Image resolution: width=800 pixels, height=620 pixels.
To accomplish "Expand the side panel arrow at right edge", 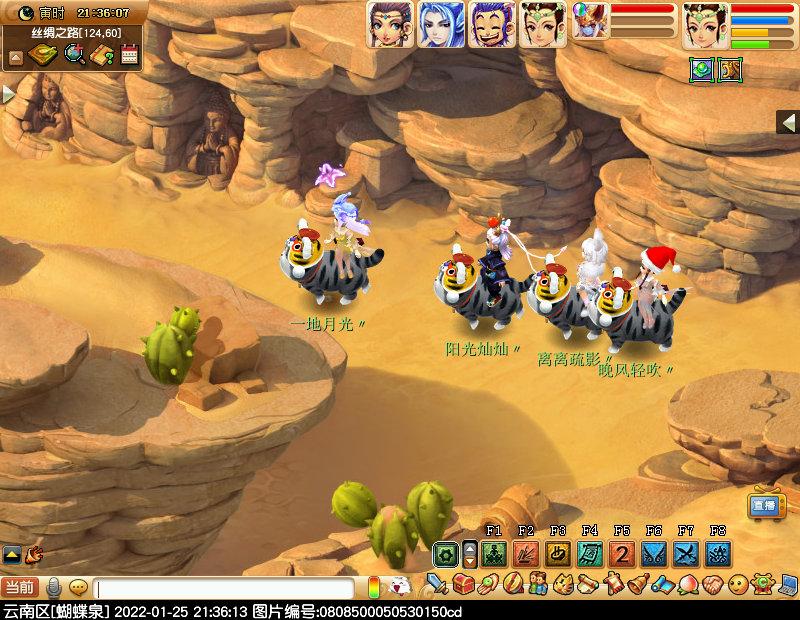I will pos(787,121).
